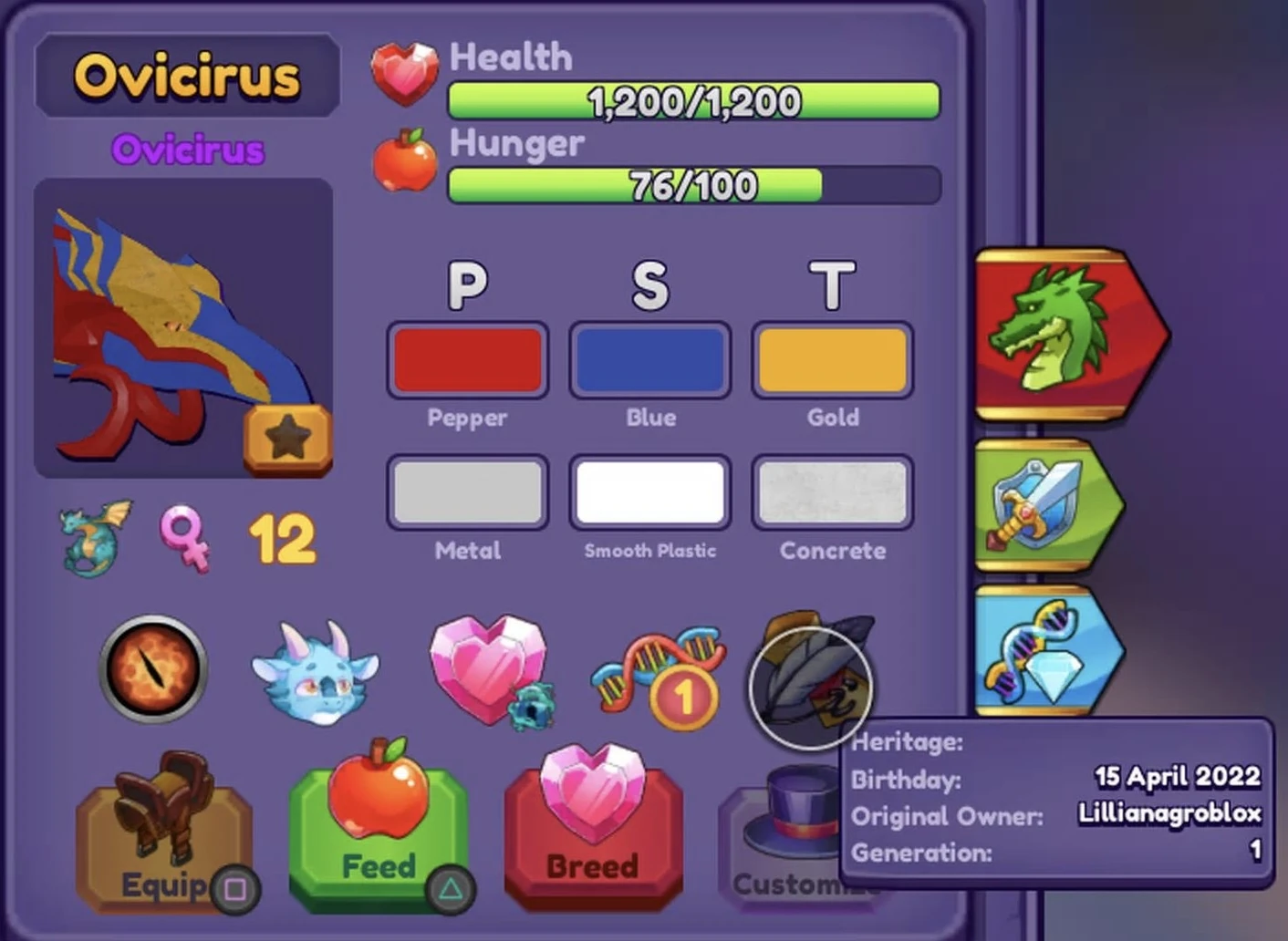
Task: Select the Pepper color swatch
Action: (467, 360)
